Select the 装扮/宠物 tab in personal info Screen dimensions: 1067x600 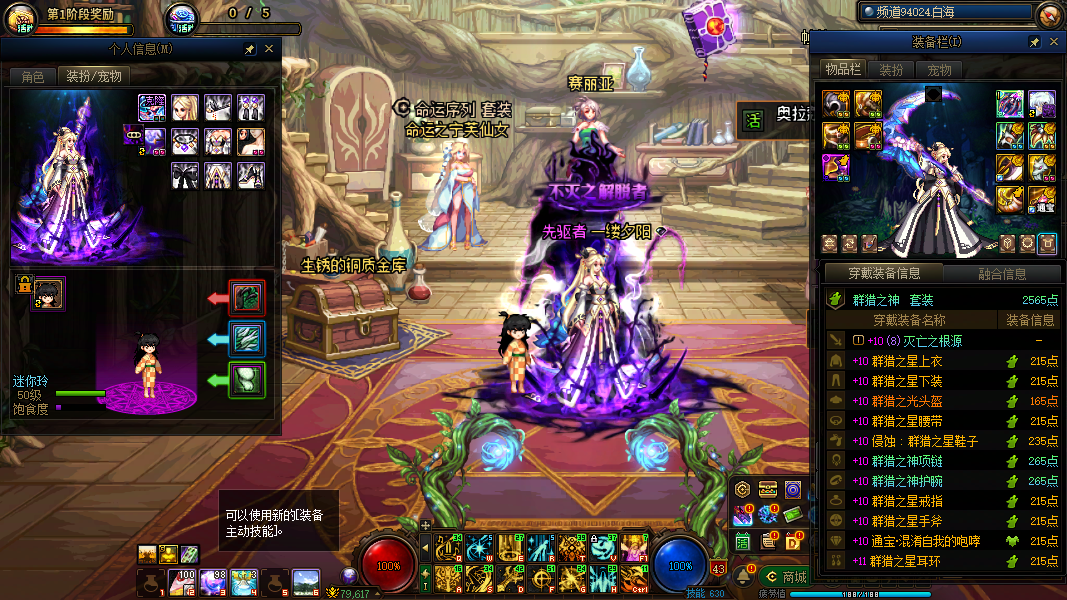[94, 77]
